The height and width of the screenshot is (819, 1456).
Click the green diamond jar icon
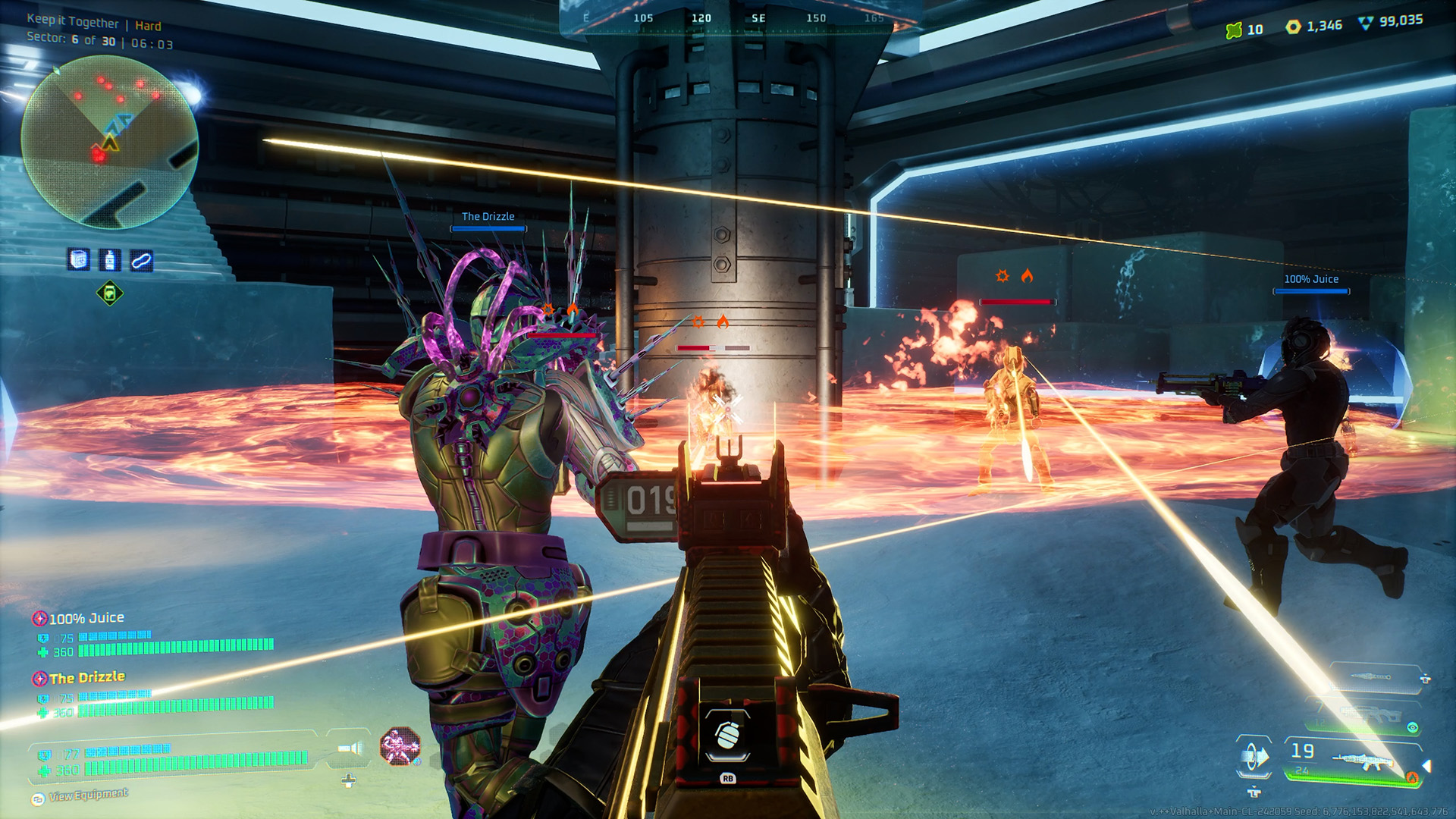[x=110, y=293]
